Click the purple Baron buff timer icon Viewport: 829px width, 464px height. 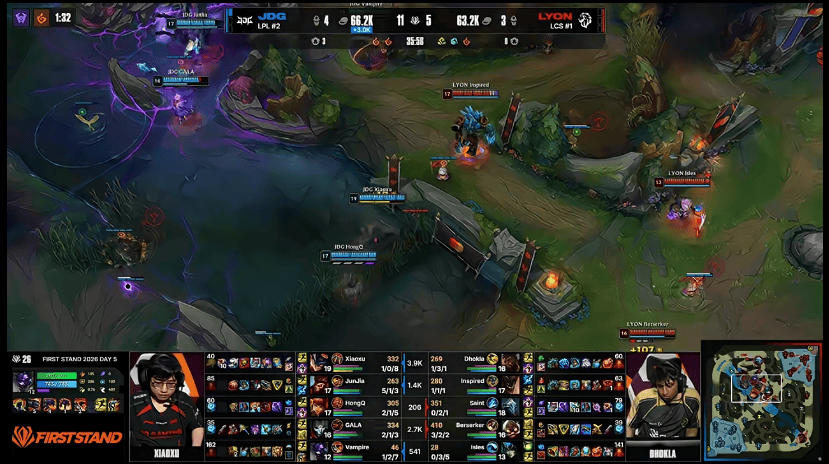[x=21, y=17]
